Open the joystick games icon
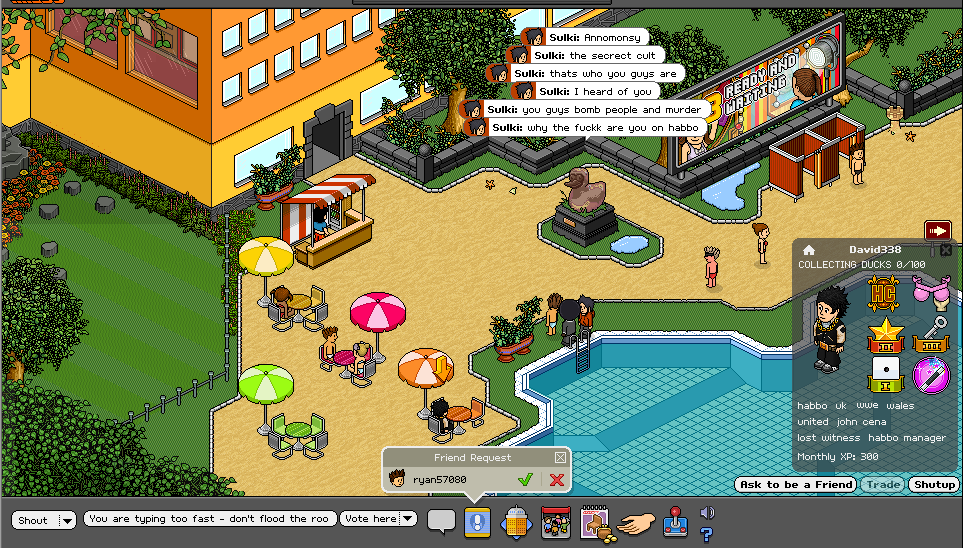The image size is (963, 548). (x=677, y=522)
